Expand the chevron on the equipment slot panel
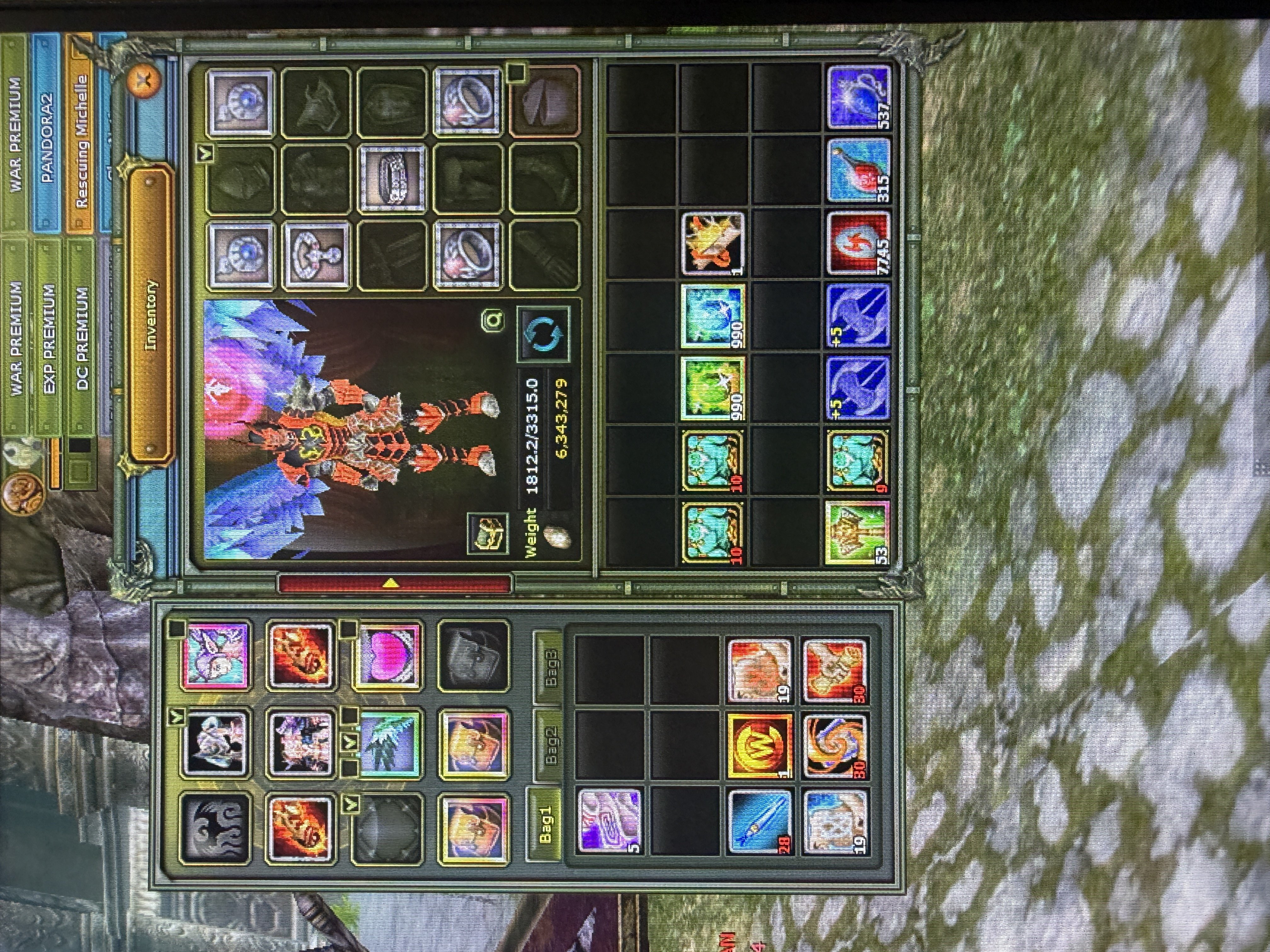This screenshot has height=952, width=1270. click(205, 153)
